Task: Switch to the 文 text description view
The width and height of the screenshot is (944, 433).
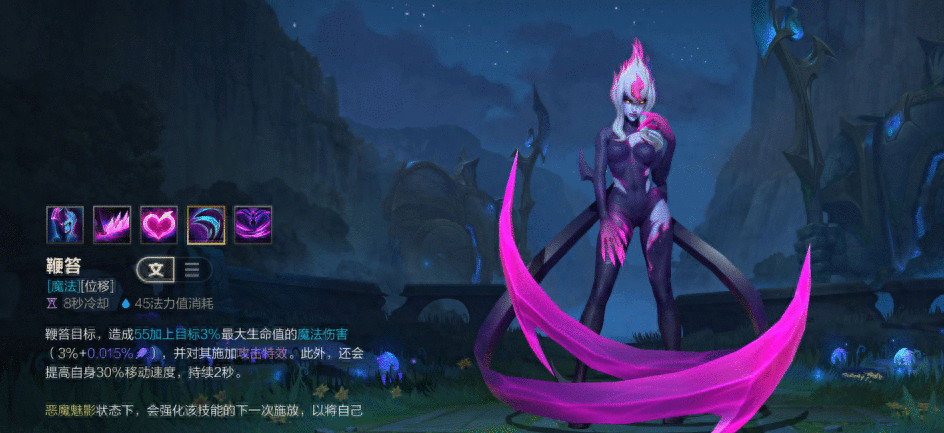Action: pyautogui.click(x=156, y=268)
